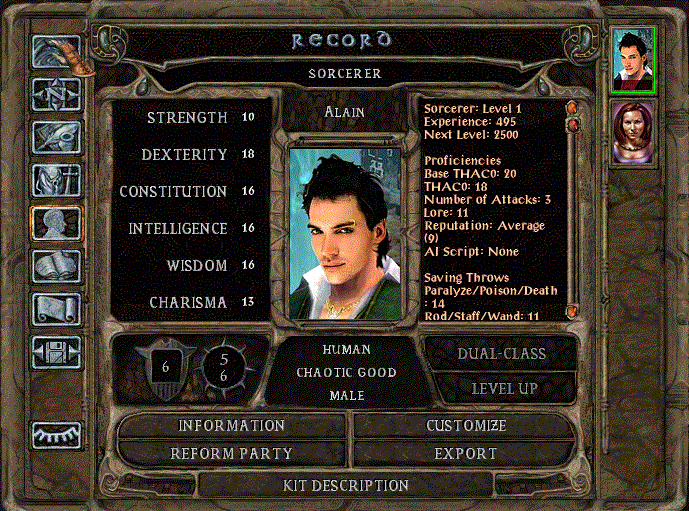
Task: Return to game with the top sidebar icon
Action: click(56, 54)
